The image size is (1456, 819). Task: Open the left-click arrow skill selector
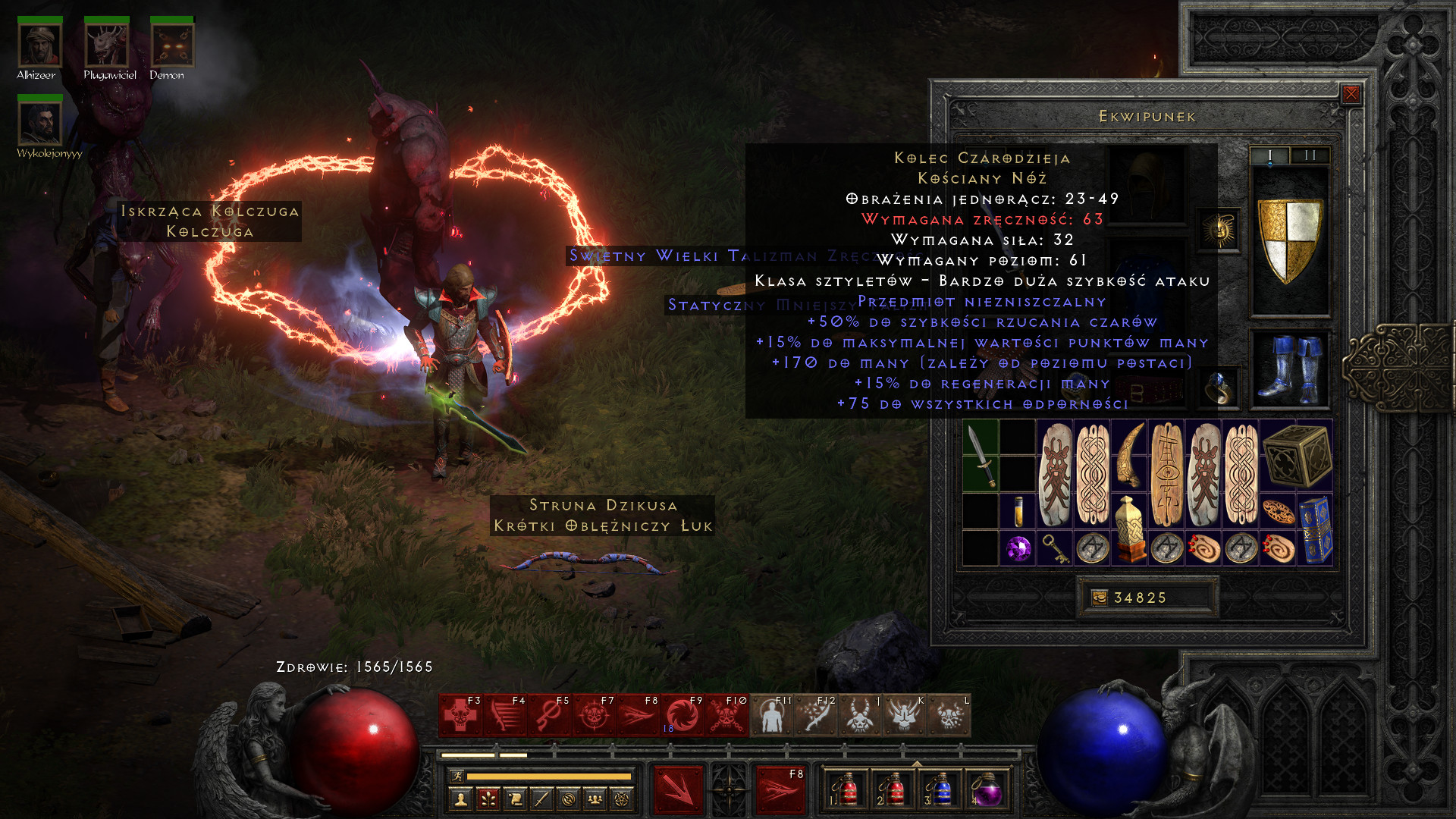pos(677,790)
